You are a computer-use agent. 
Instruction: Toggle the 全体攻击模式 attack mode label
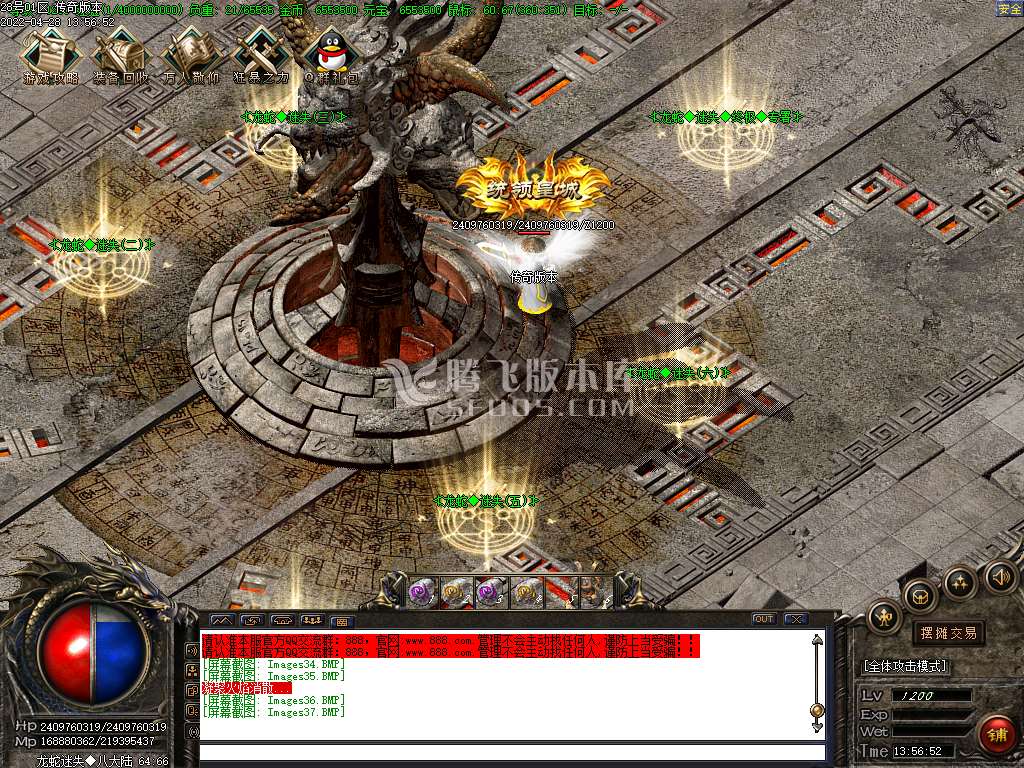(x=905, y=666)
